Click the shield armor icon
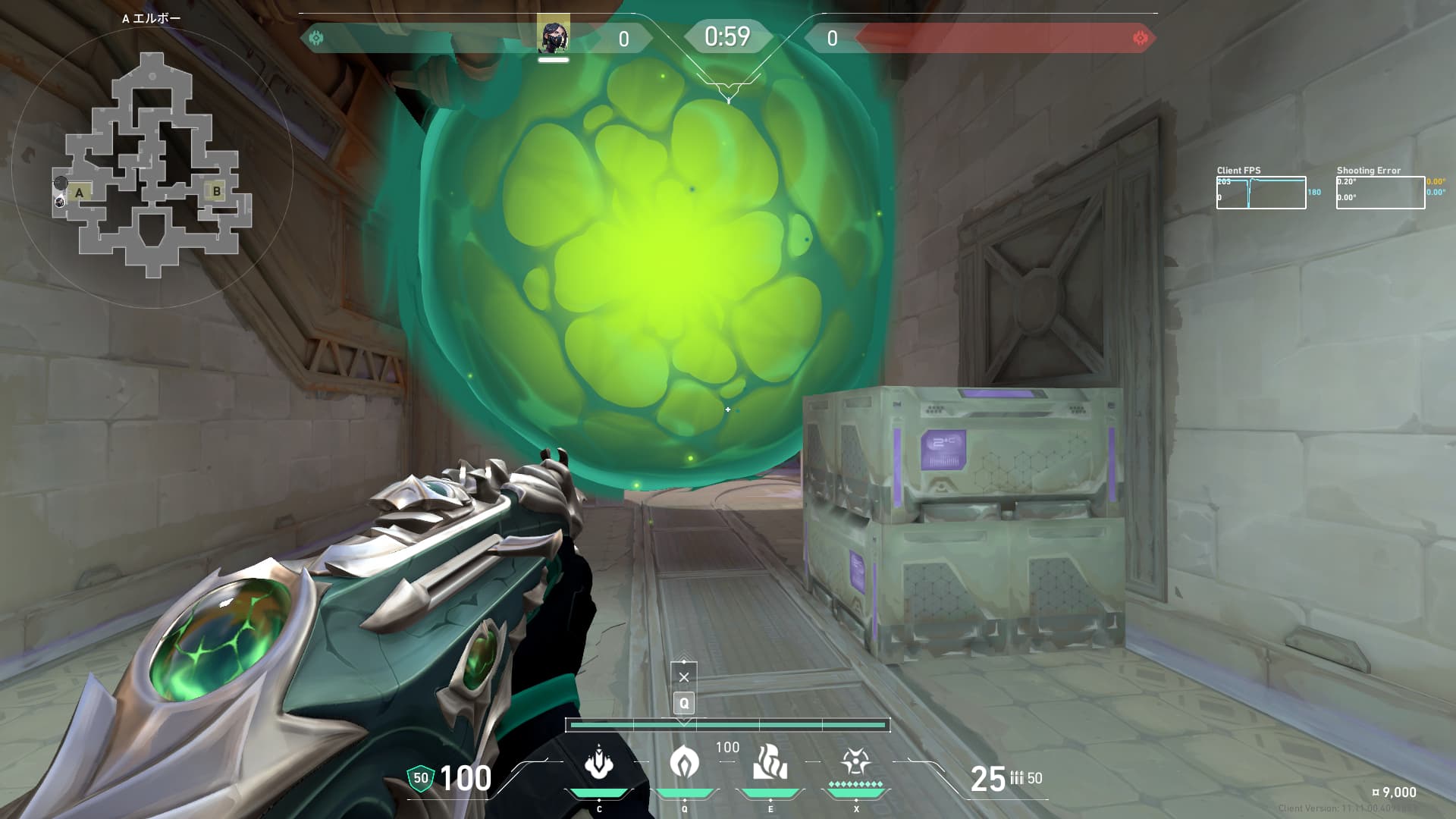The image size is (1456, 819). pos(420,778)
